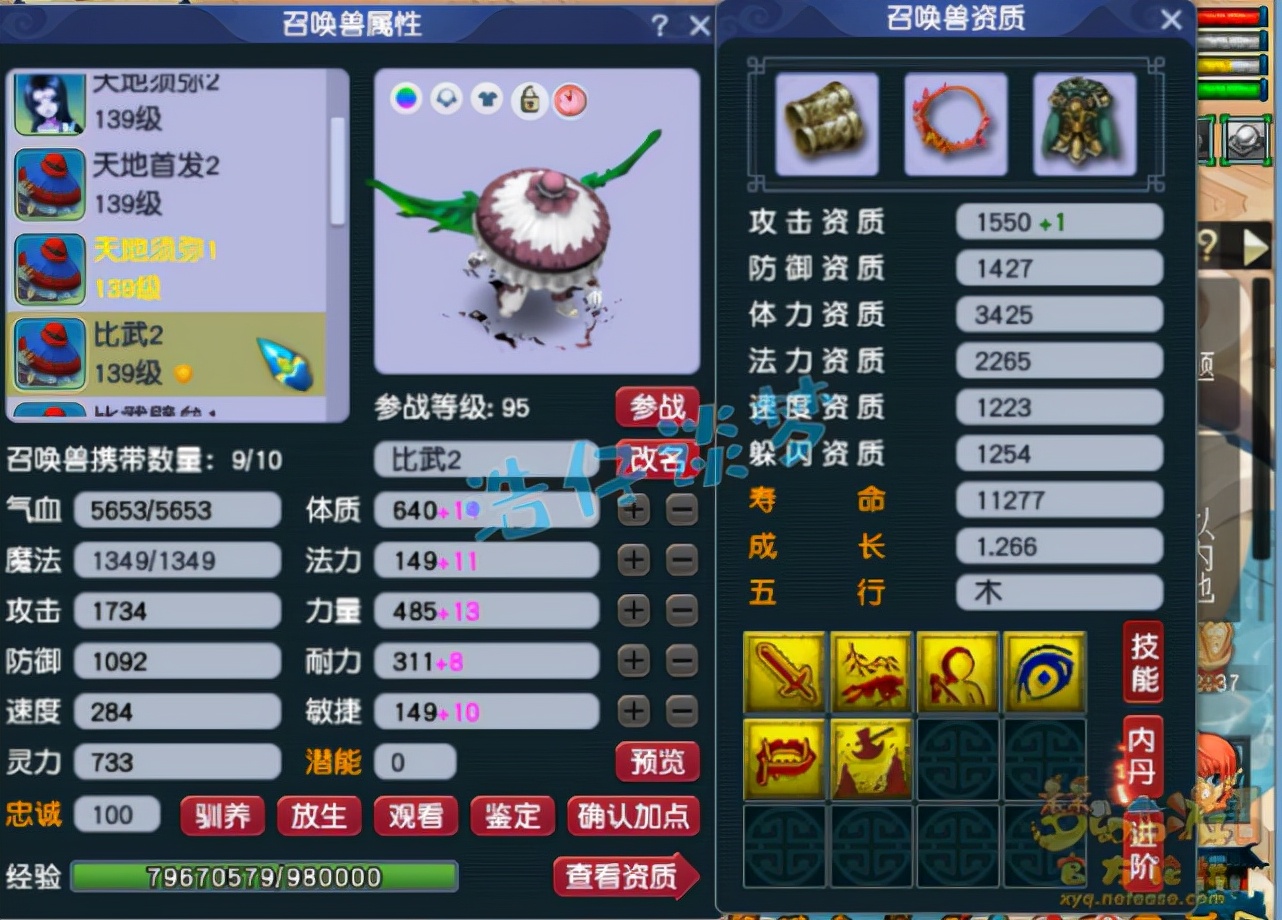Click the red ring equipment slot

[955, 122]
